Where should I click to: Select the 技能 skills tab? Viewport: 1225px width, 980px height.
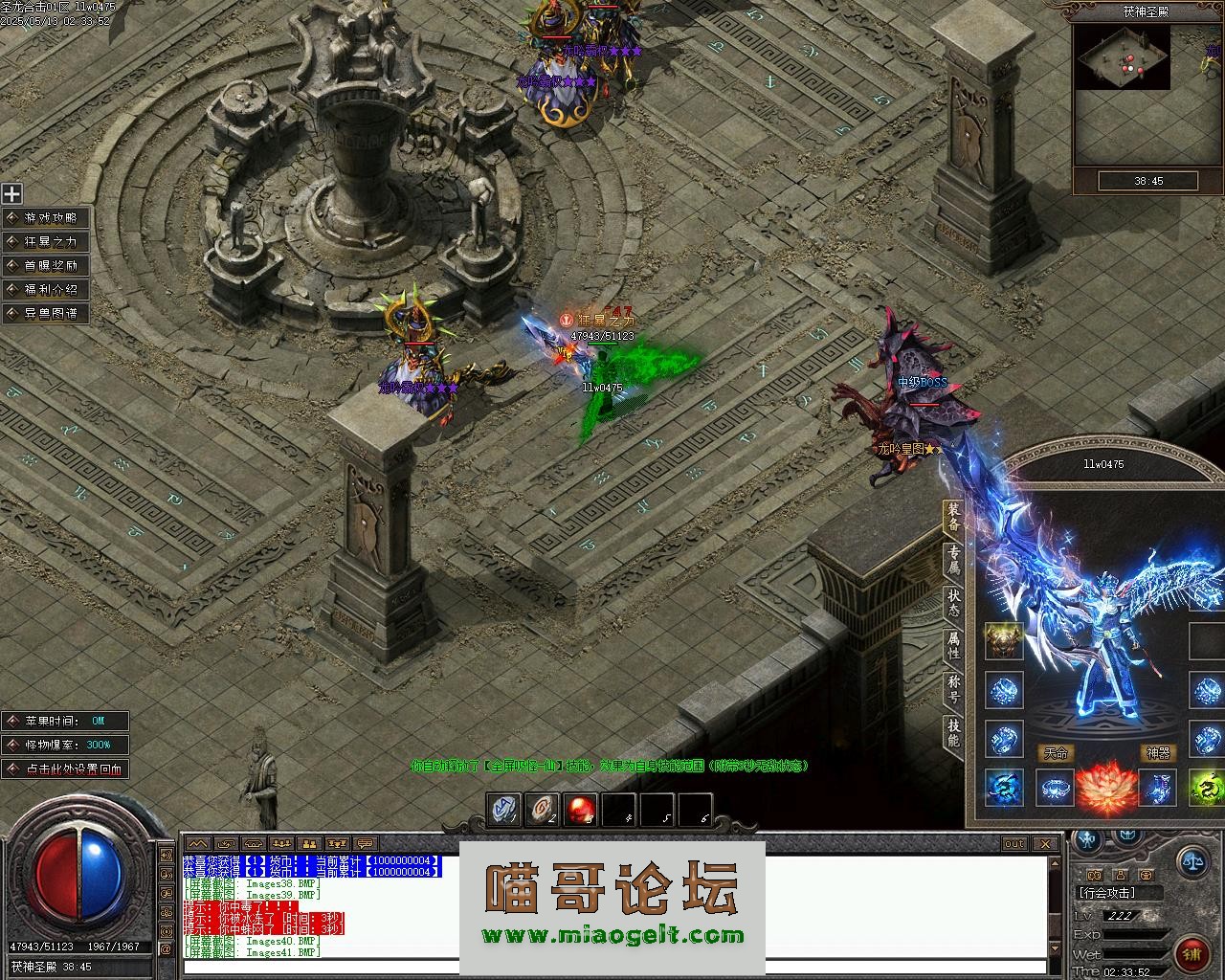pyautogui.click(x=953, y=732)
